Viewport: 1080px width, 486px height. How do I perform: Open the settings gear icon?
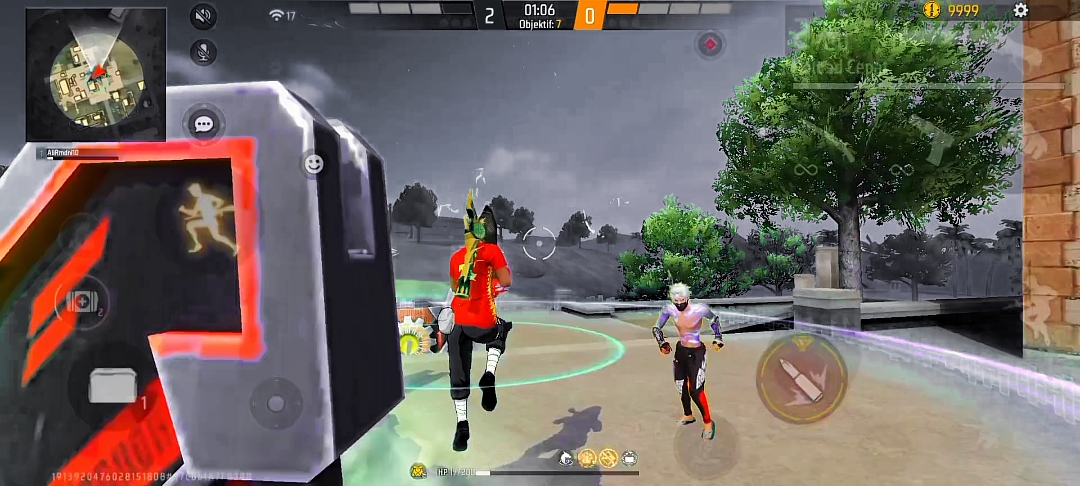tap(1020, 10)
